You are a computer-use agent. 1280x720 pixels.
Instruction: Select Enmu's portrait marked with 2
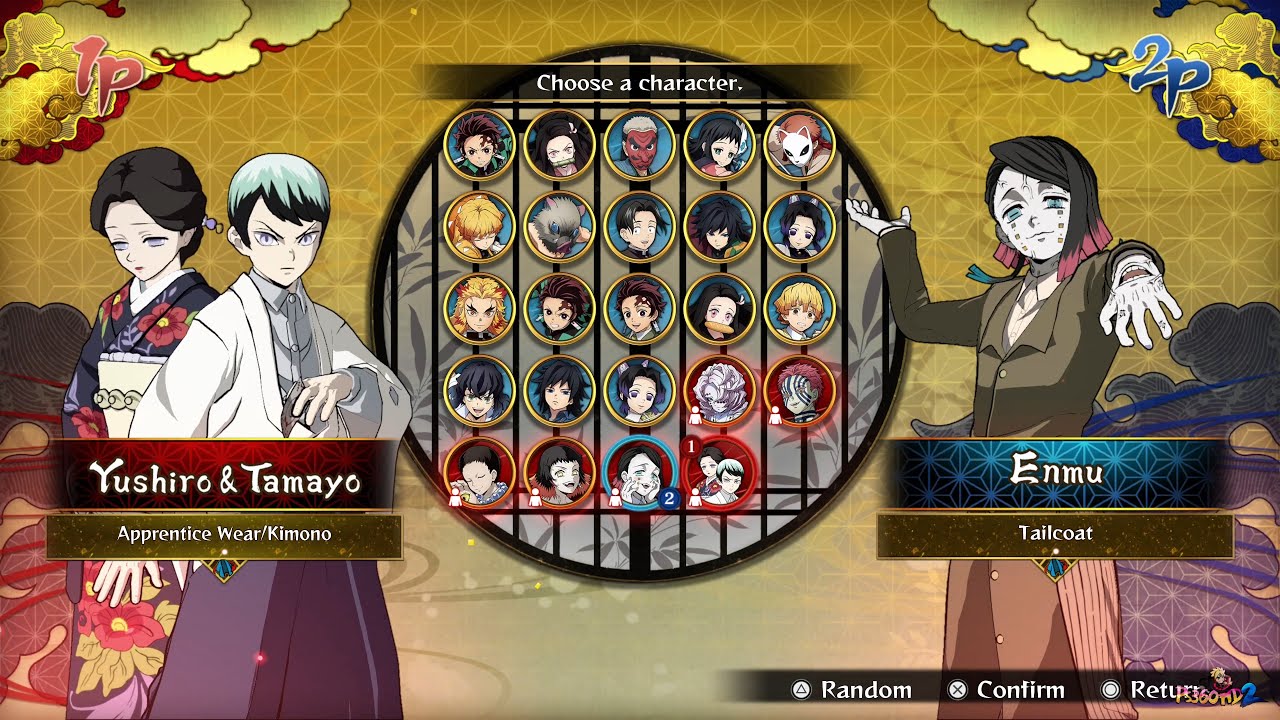[640, 473]
